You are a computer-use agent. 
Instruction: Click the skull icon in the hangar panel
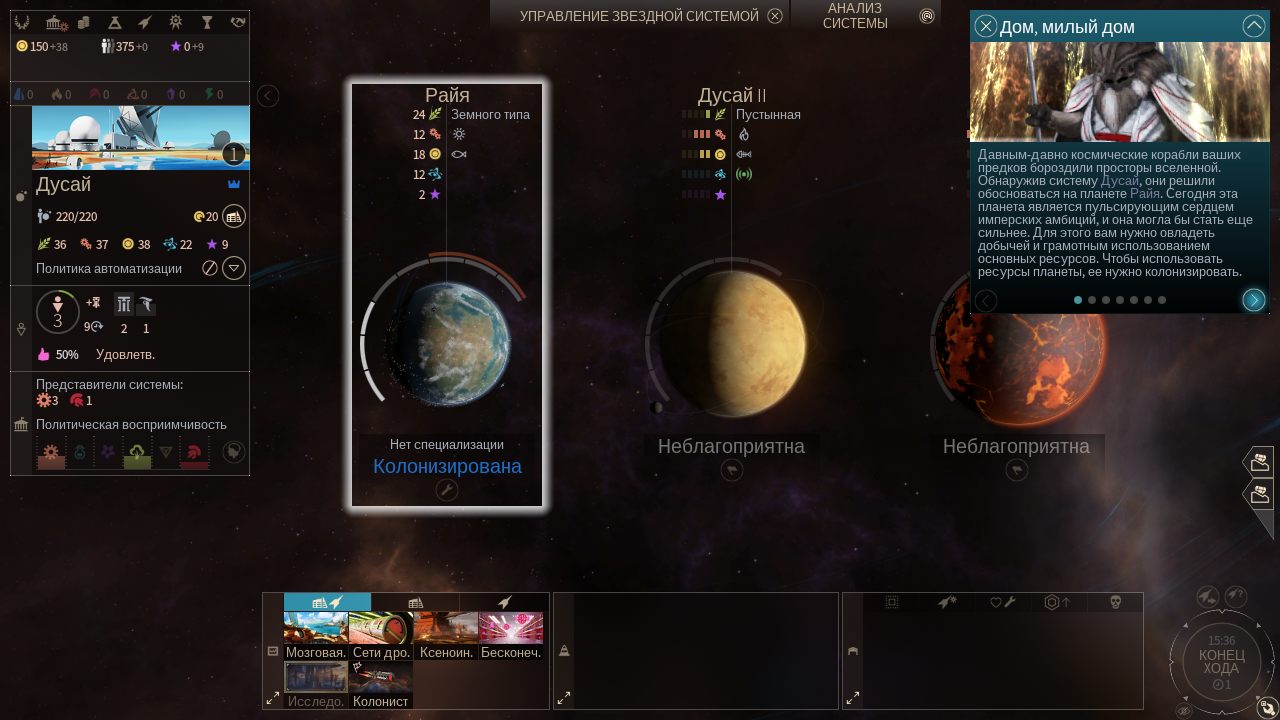(1116, 602)
